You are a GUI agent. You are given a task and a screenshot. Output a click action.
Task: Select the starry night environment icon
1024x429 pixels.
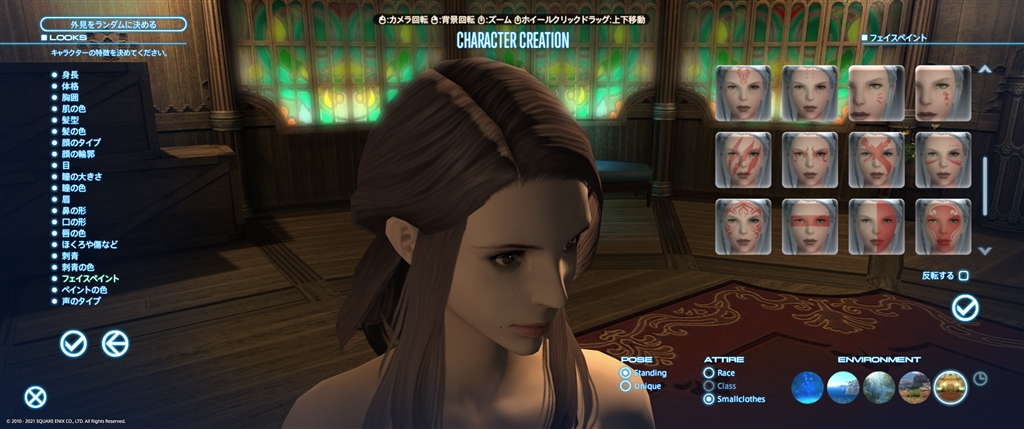tap(808, 387)
